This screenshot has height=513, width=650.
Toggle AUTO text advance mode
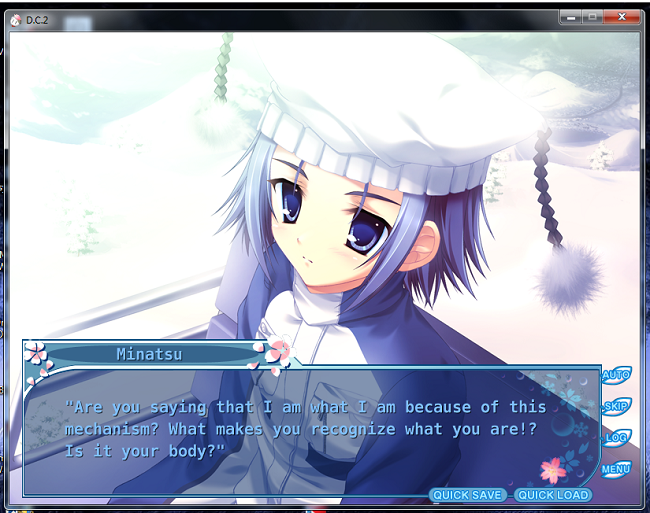point(615,376)
